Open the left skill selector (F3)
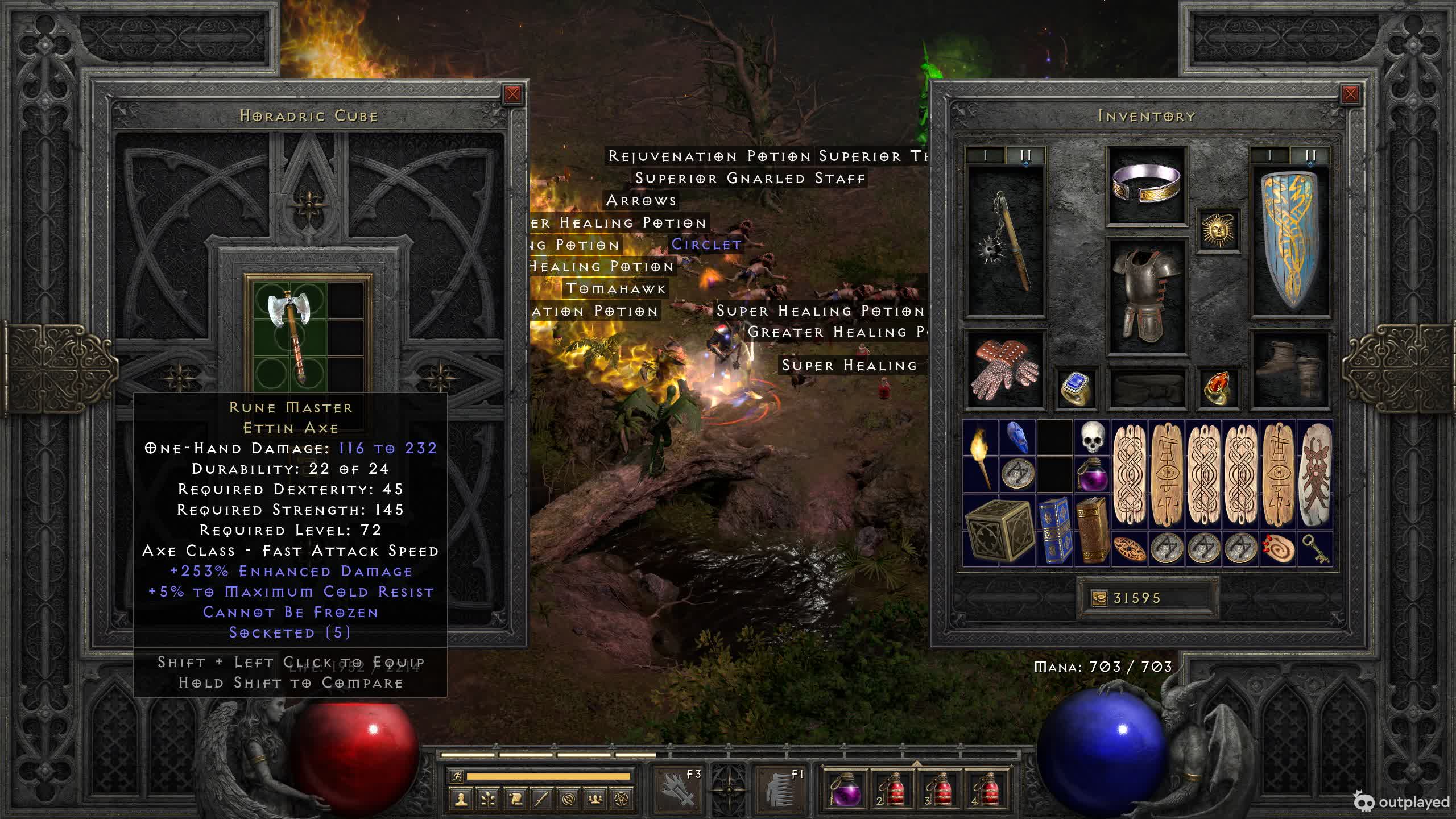The width and height of the screenshot is (1456, 819). point(680,789)
